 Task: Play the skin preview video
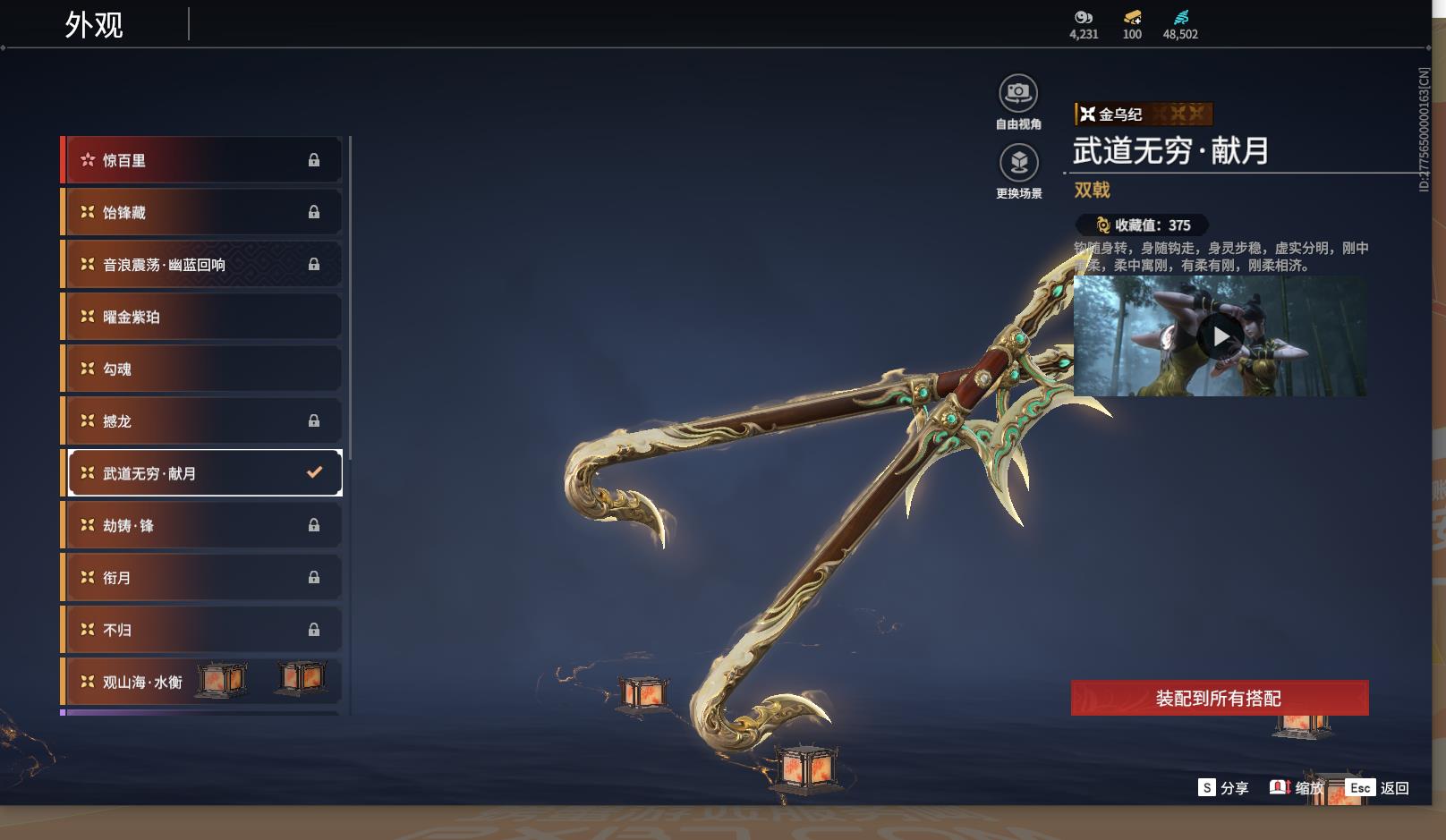(1221, 336)
